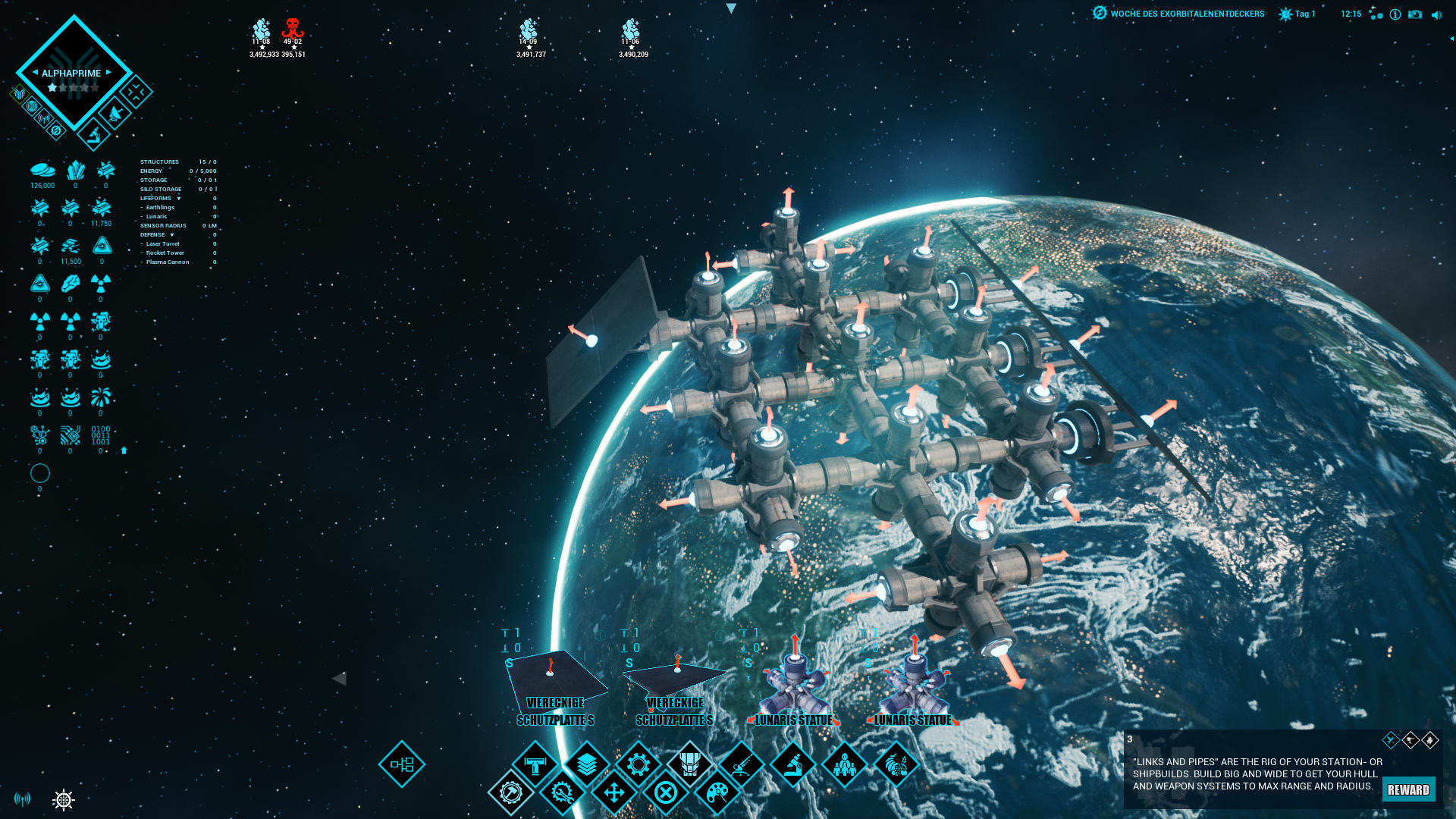Show the info panel via circled i icon
1456x819 pixels.
tap(1395, 14)
